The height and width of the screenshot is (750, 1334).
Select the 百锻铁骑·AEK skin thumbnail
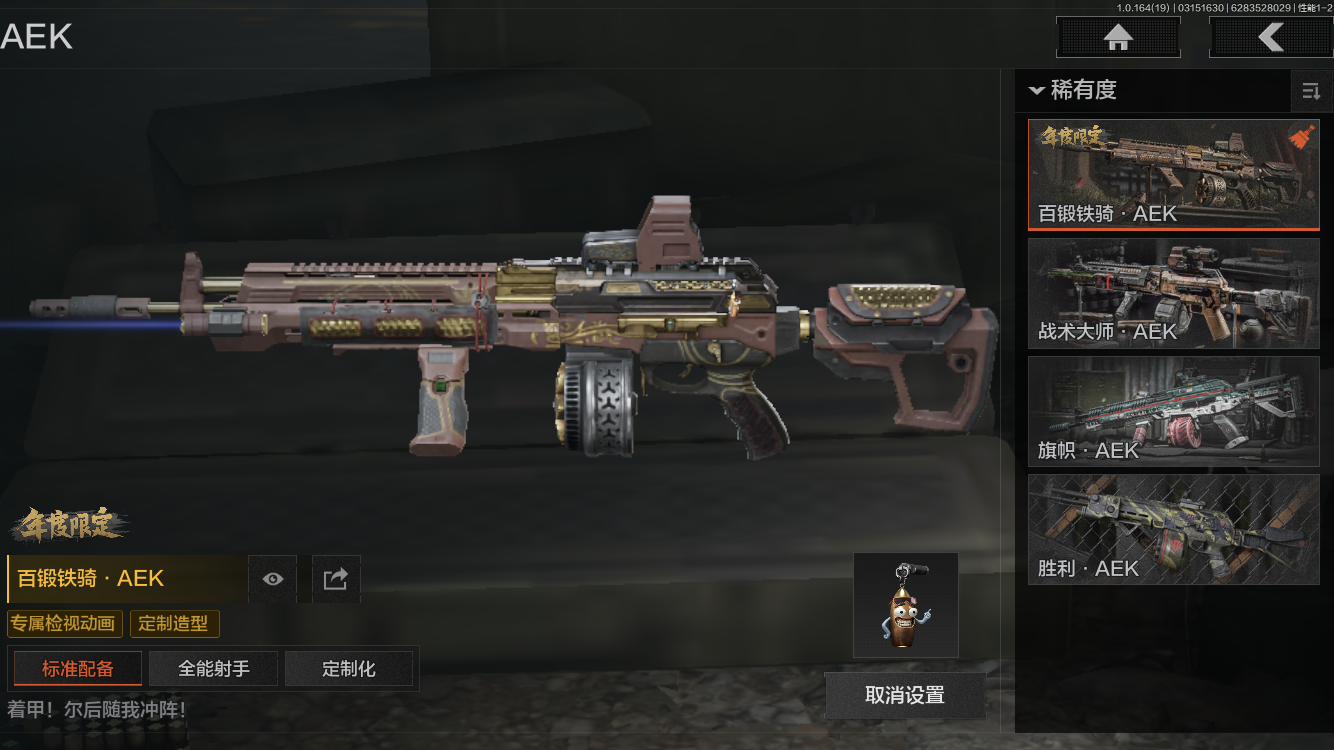pyautogui.click(x=1173, y=175)
